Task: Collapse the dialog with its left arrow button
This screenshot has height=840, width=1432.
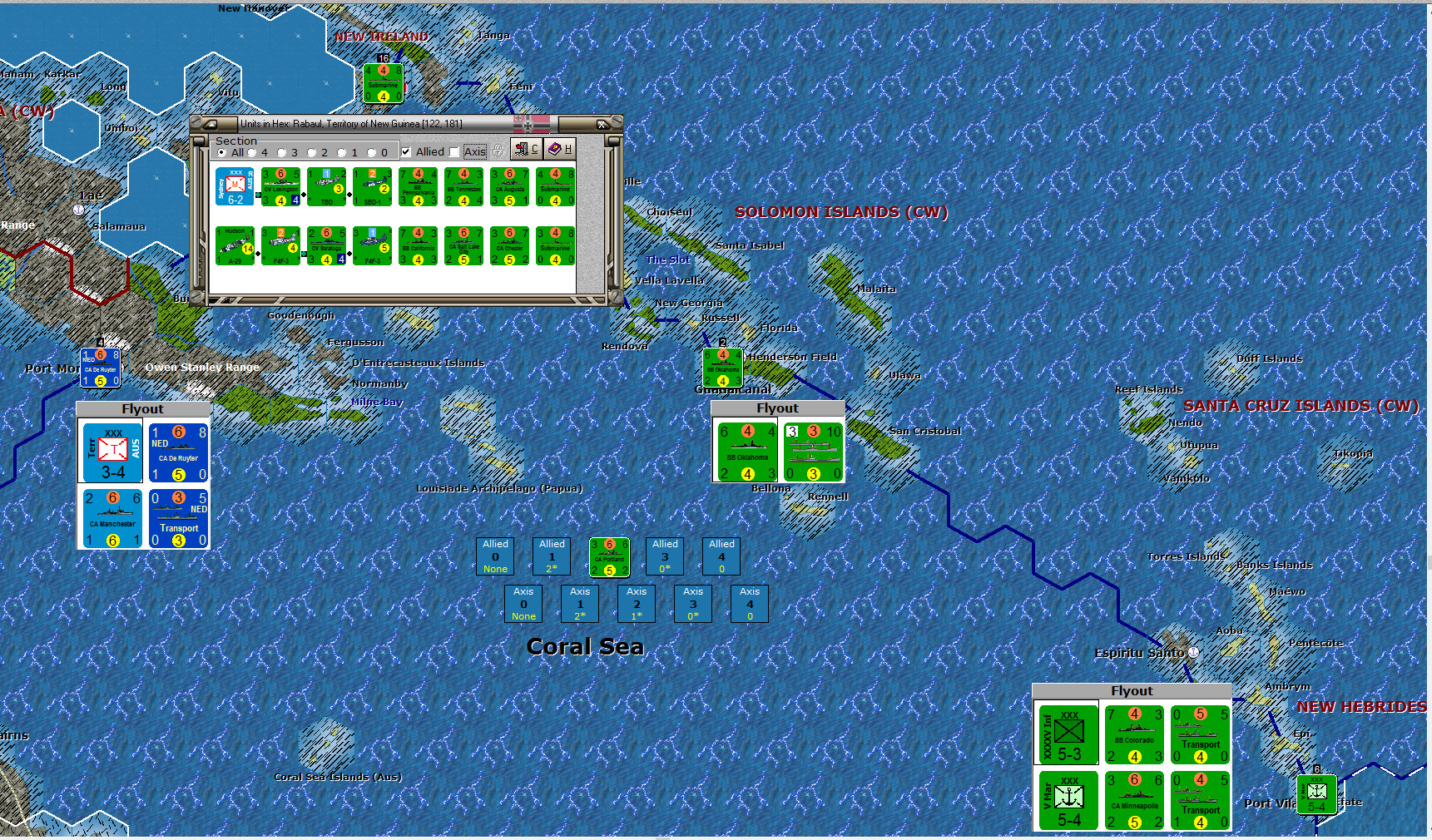Action: point(210,124)
